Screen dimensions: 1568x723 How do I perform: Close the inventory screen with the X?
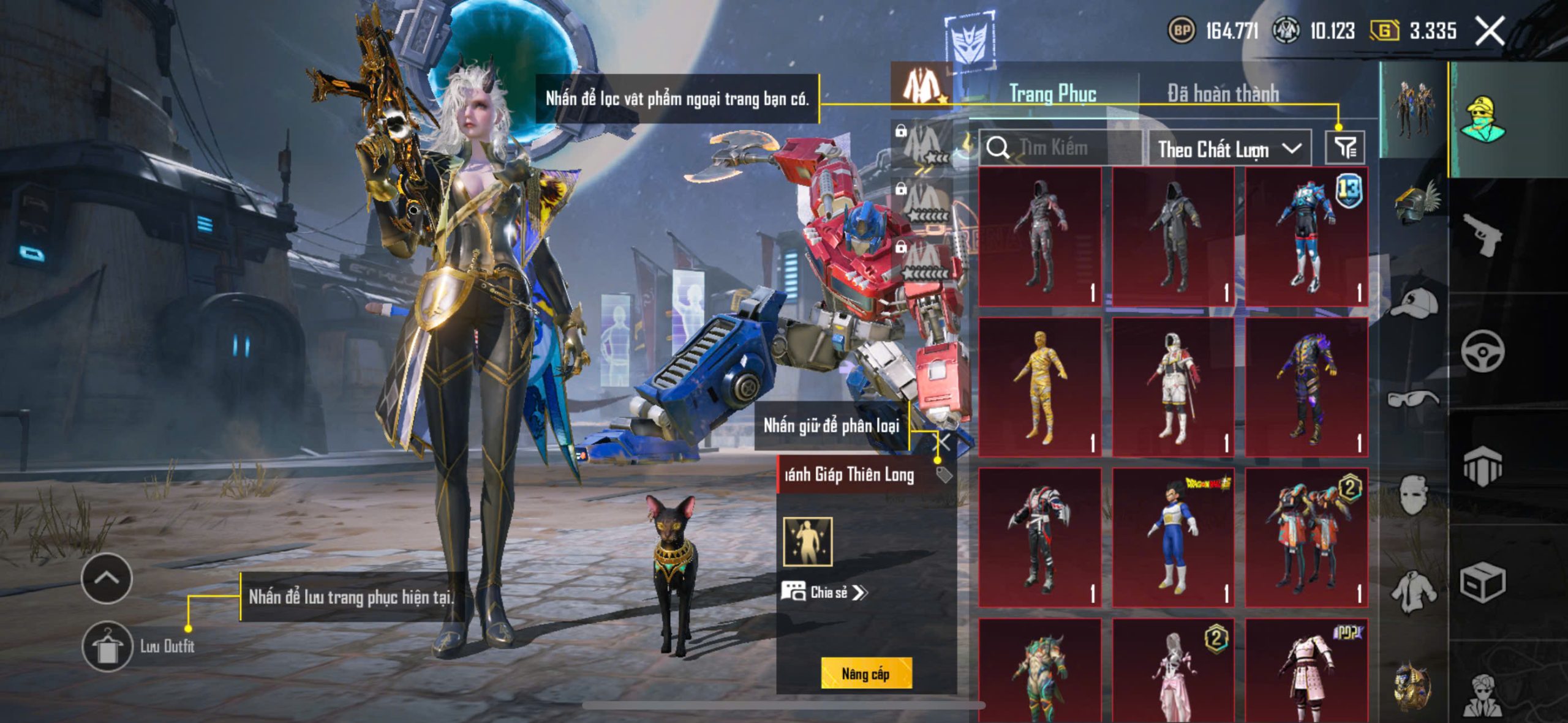coord(1490,31)
